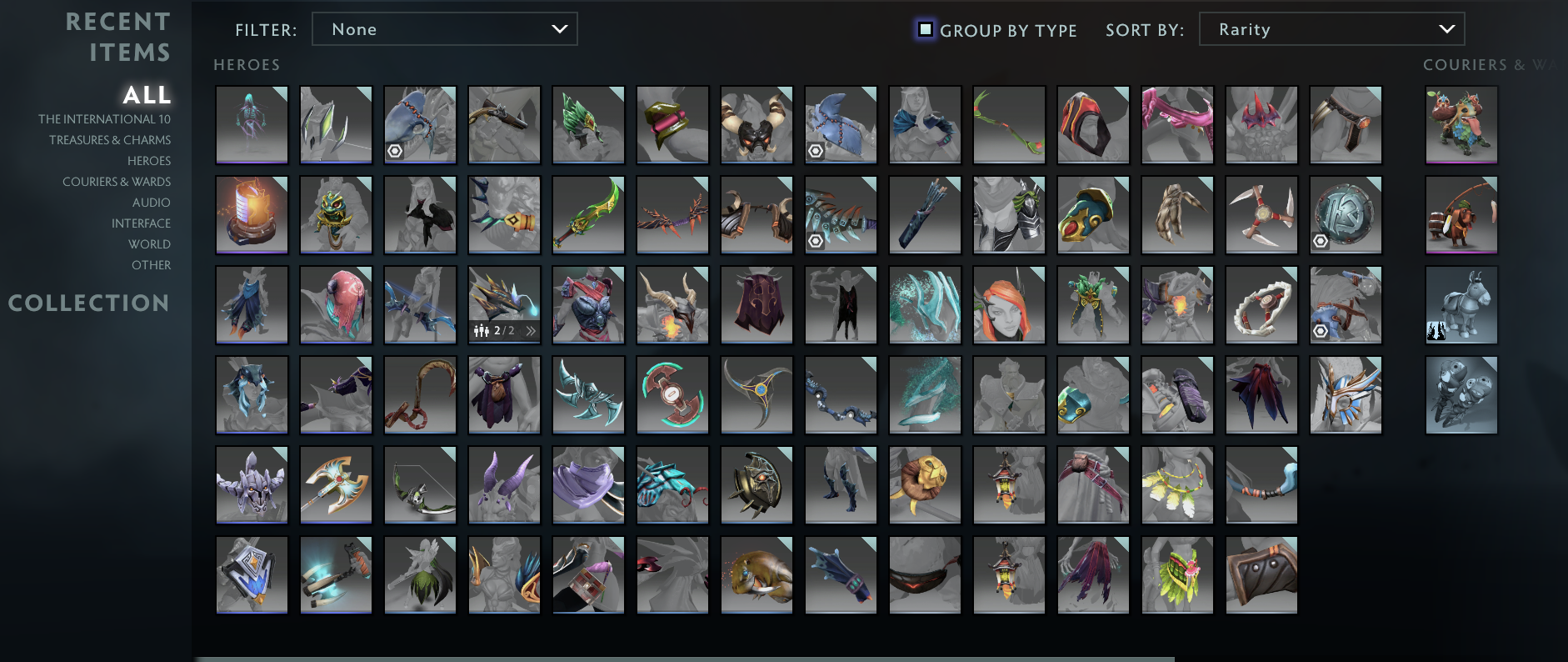Select the donkey courier in the Couriers column
Viewport: 1568px width, 662px height.
click(x=1461, y=304)
